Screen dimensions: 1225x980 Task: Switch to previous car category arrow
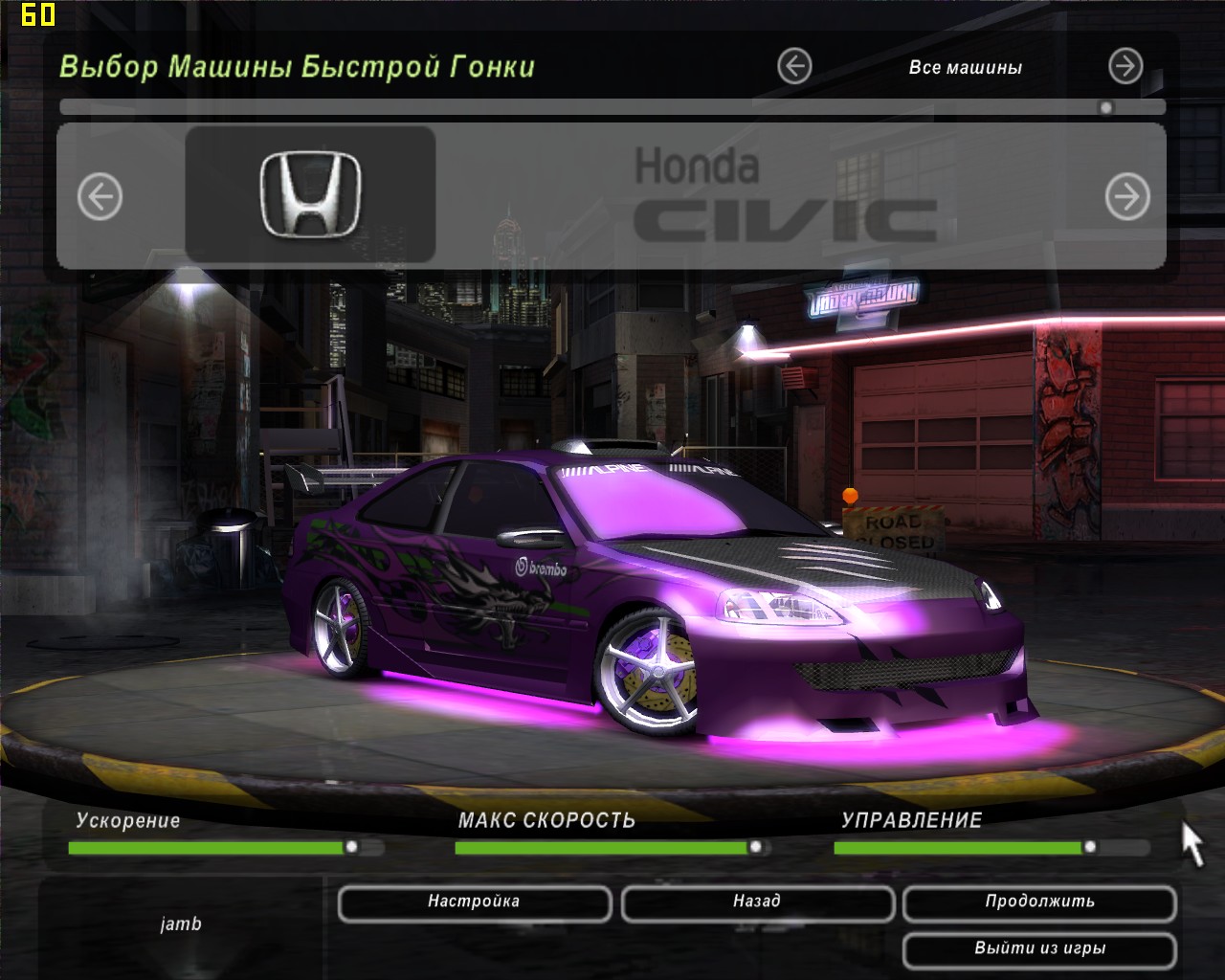tap(794, 67)
